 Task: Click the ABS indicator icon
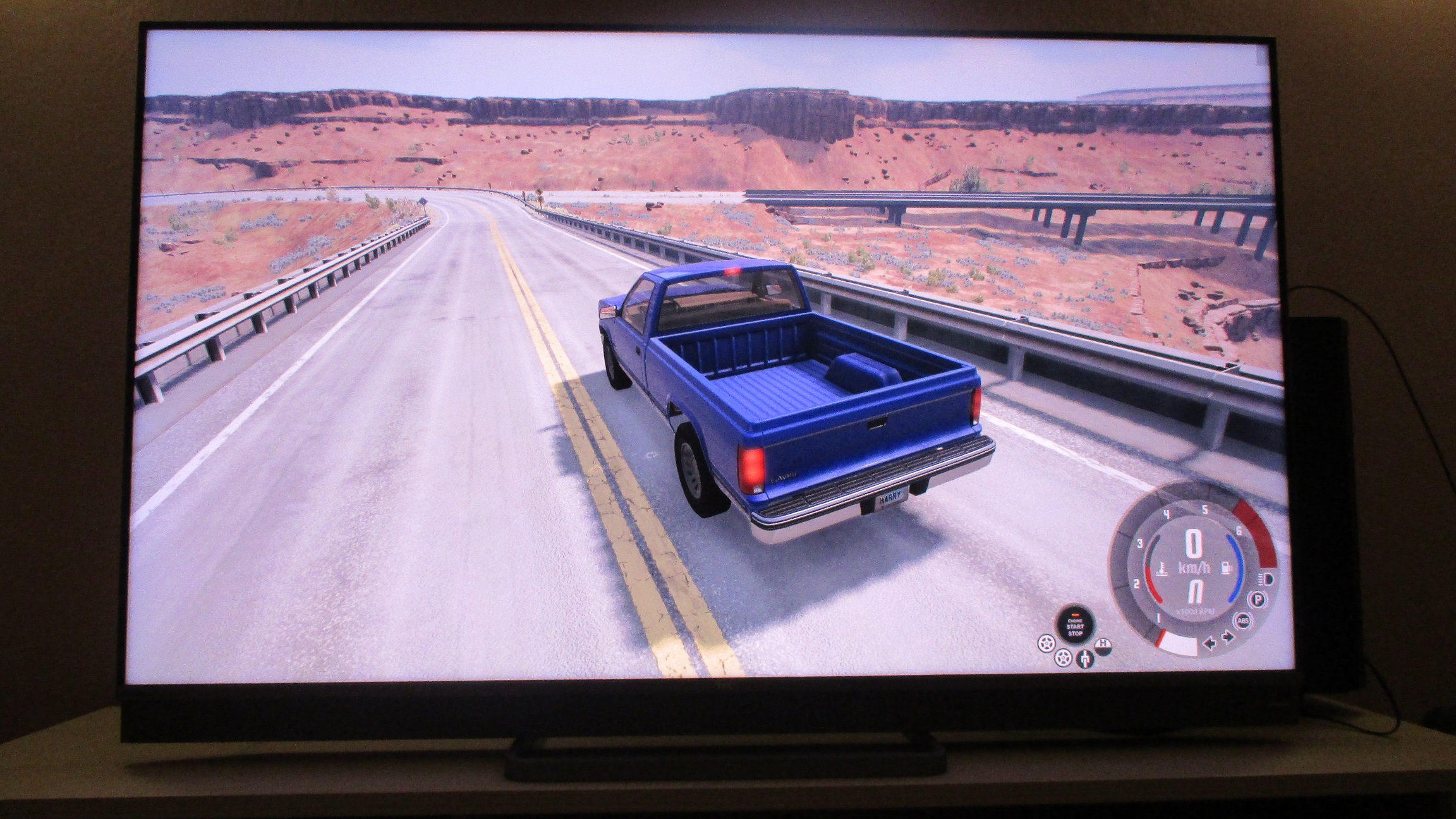[x=1244, y=621]
